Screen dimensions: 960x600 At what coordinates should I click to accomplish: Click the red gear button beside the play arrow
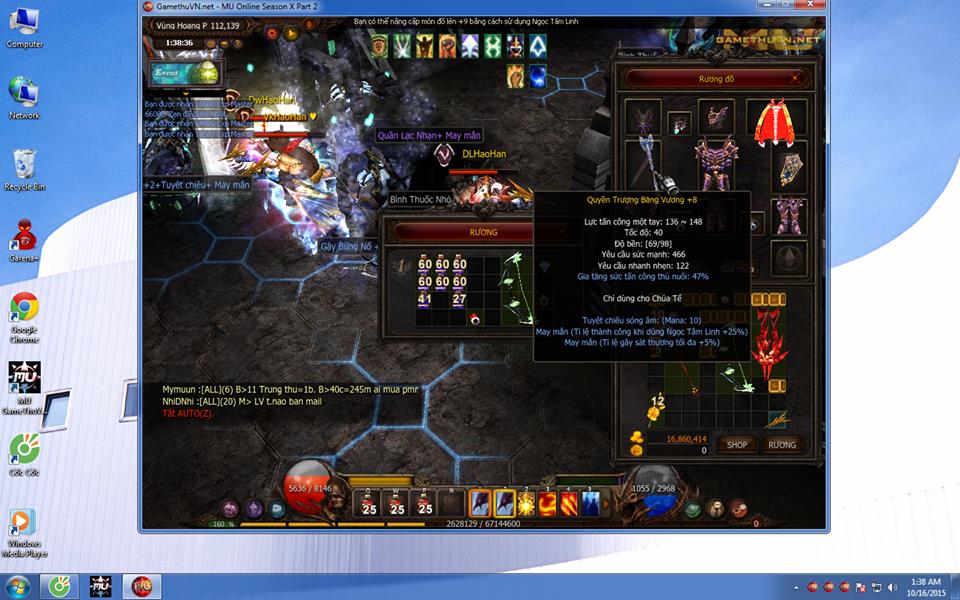268,33
